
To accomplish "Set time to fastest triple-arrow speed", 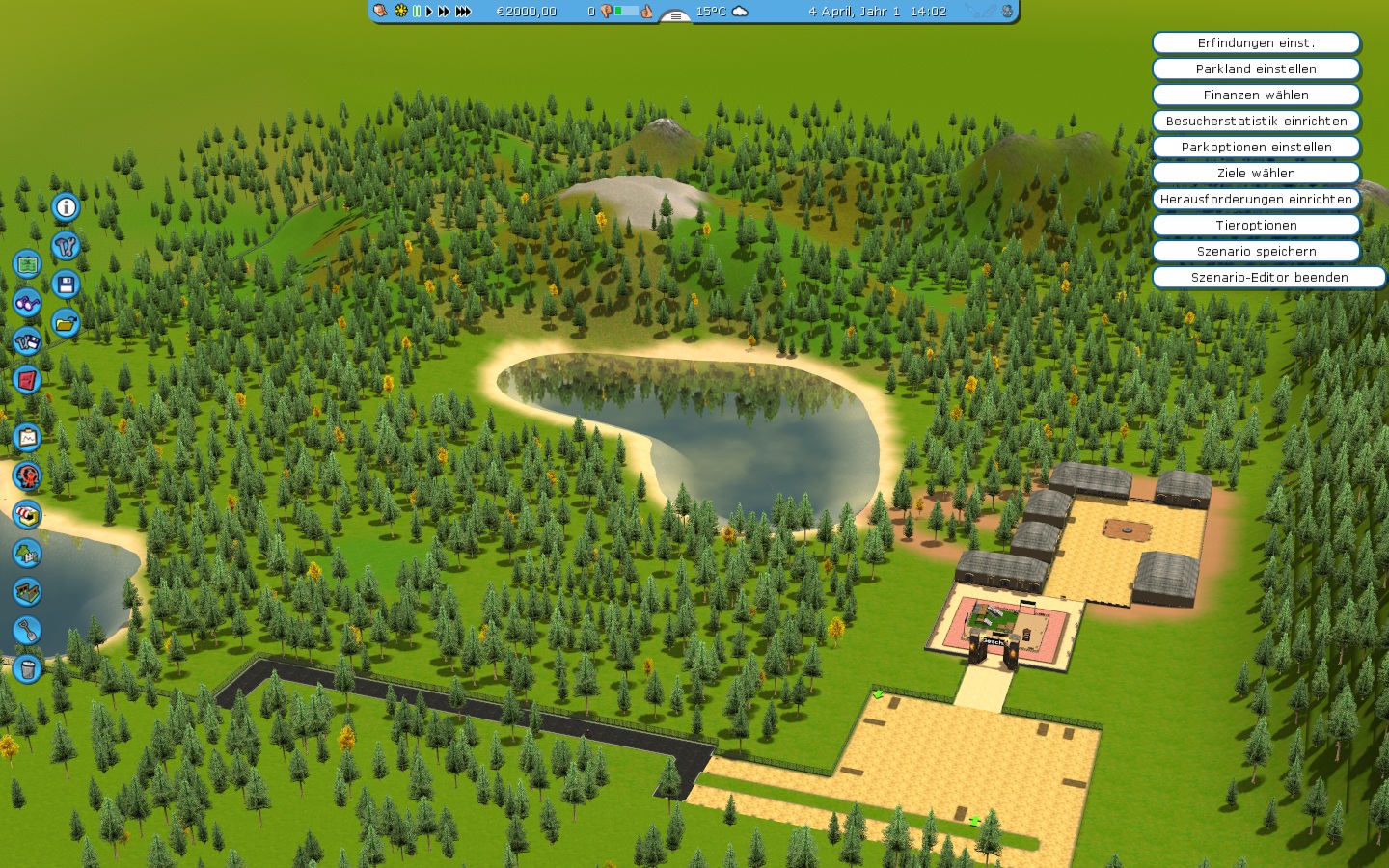I will click(x=463, y=12).
